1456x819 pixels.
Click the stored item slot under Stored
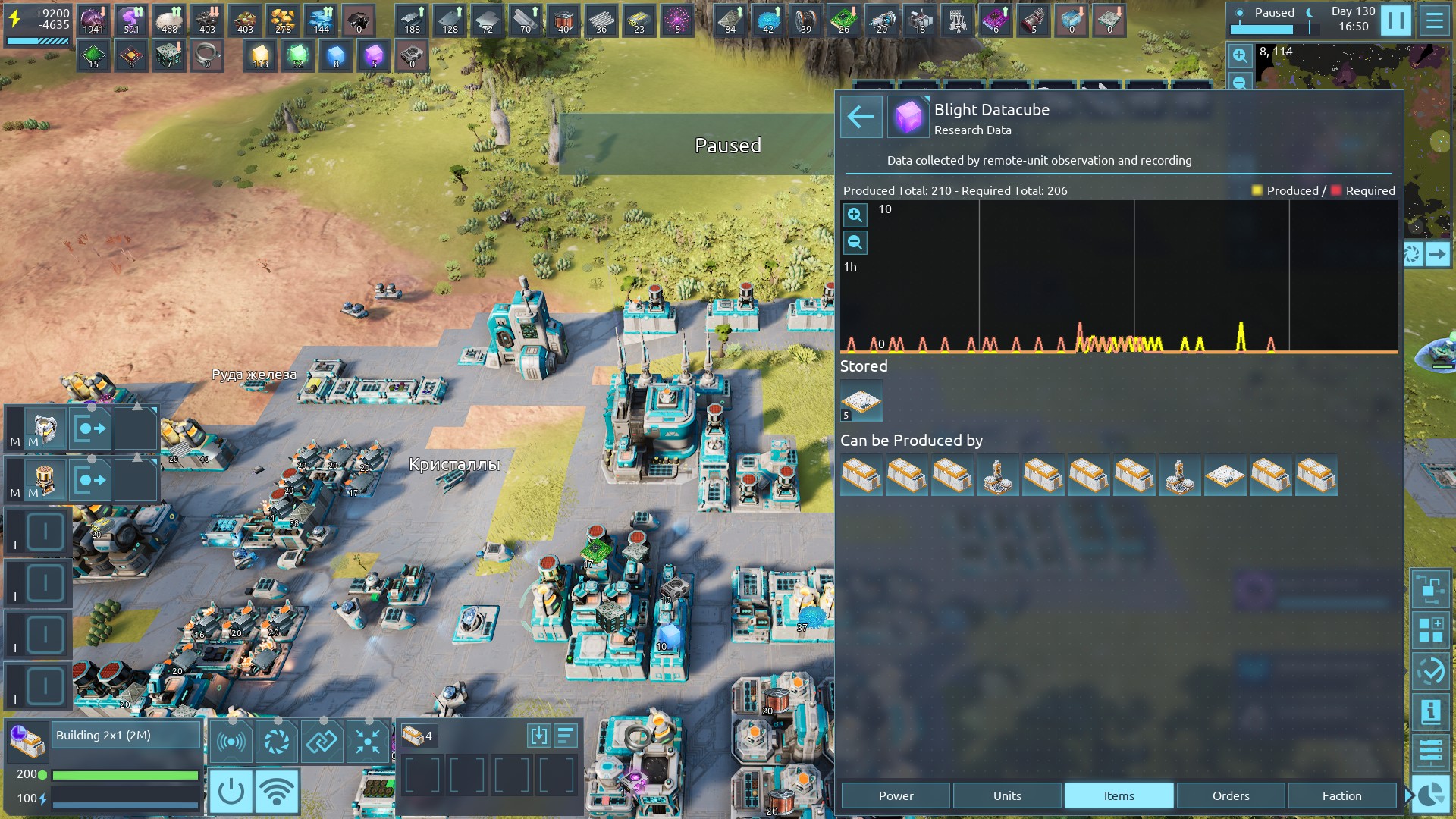tap(861, 401)
